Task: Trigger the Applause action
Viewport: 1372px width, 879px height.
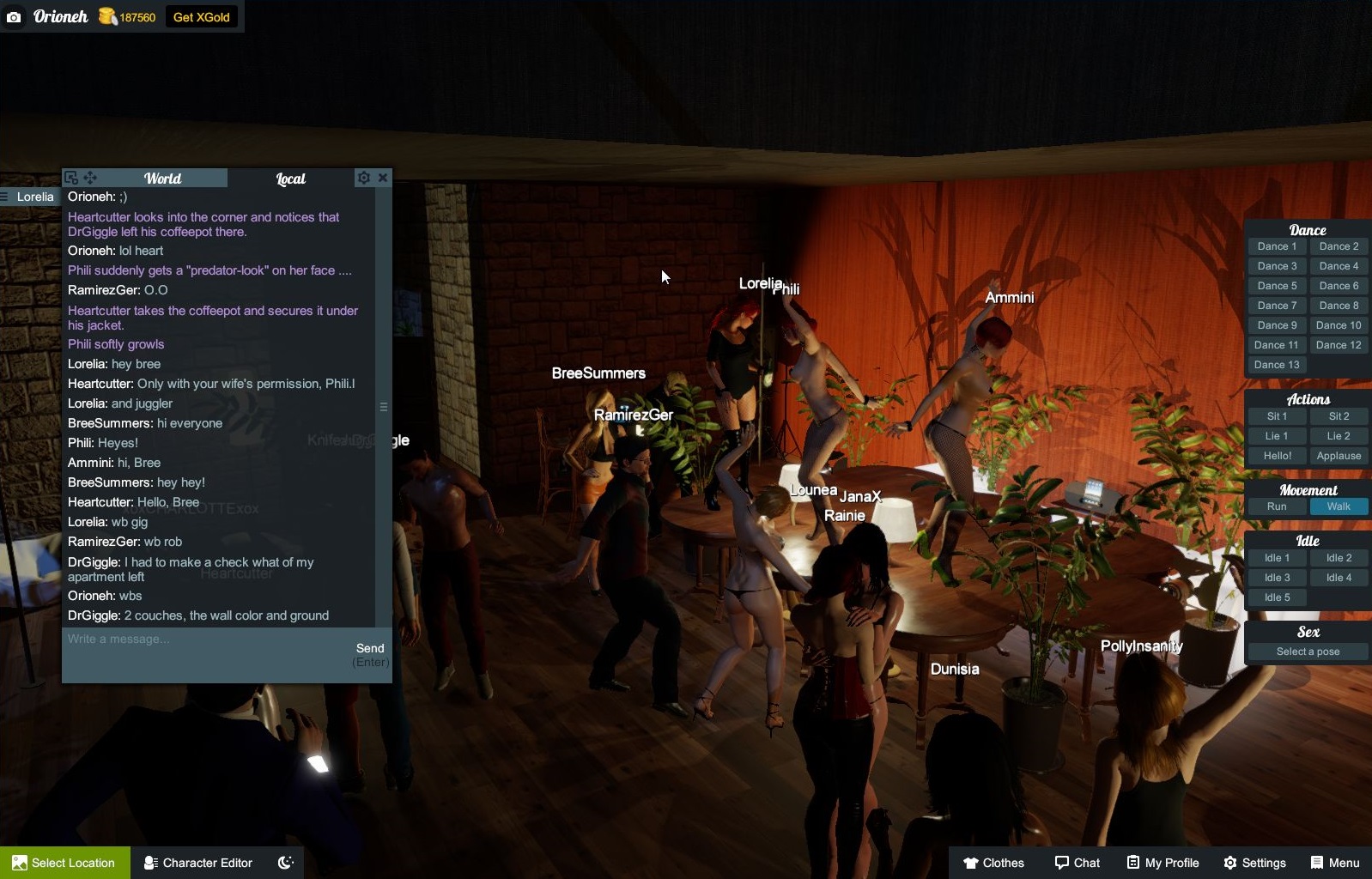Action: click(1339, 456)
